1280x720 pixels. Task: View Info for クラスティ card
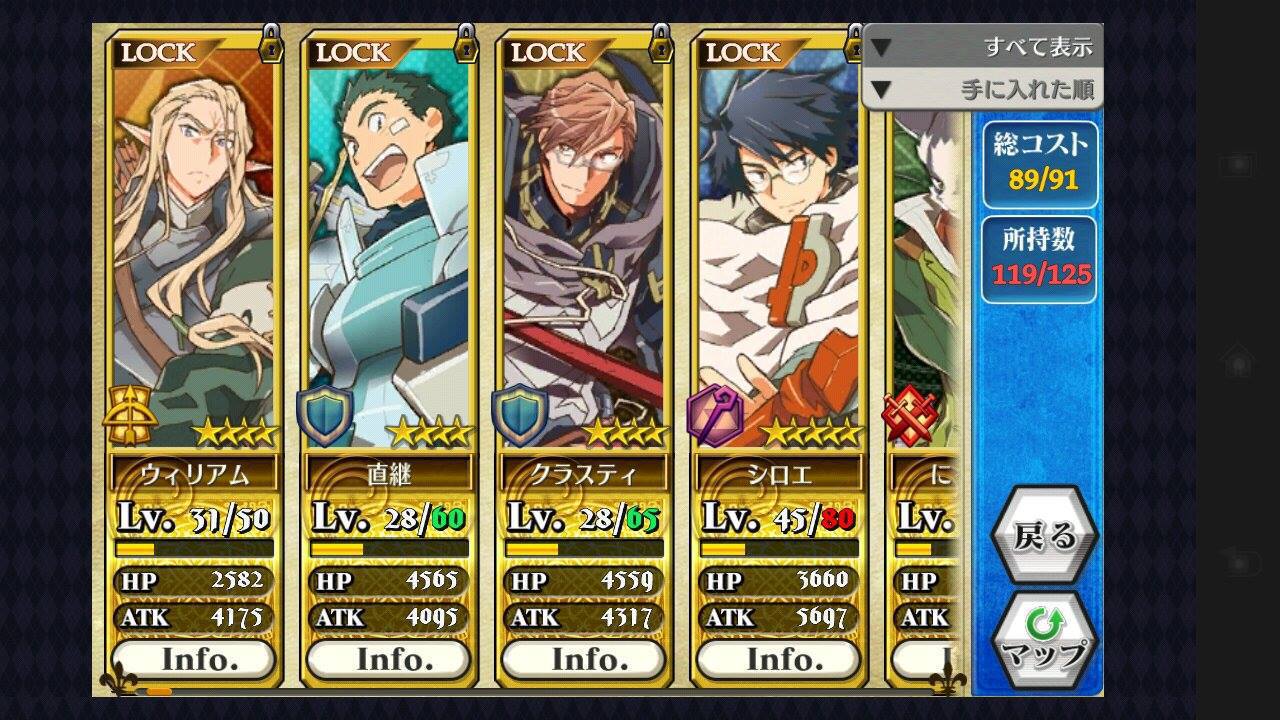click(583, 659)
